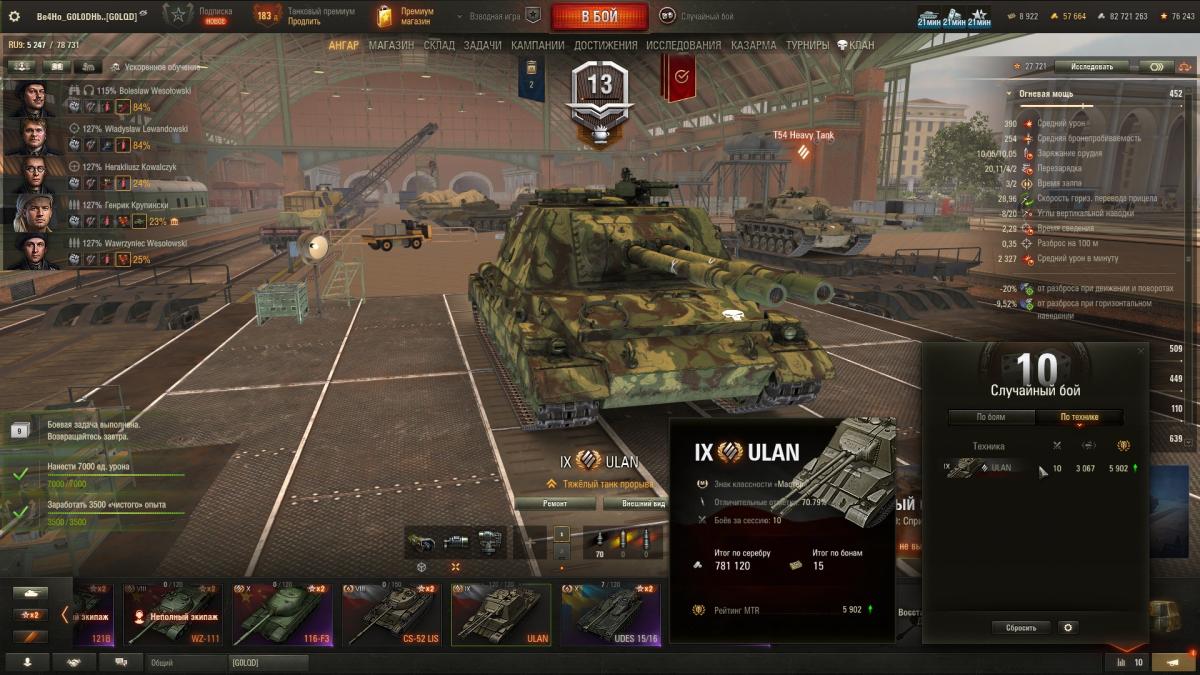The width and height of the screenshot is (1200, 675).
Task: Go to the ЗАДАЧИ tab
Action: 483,45
